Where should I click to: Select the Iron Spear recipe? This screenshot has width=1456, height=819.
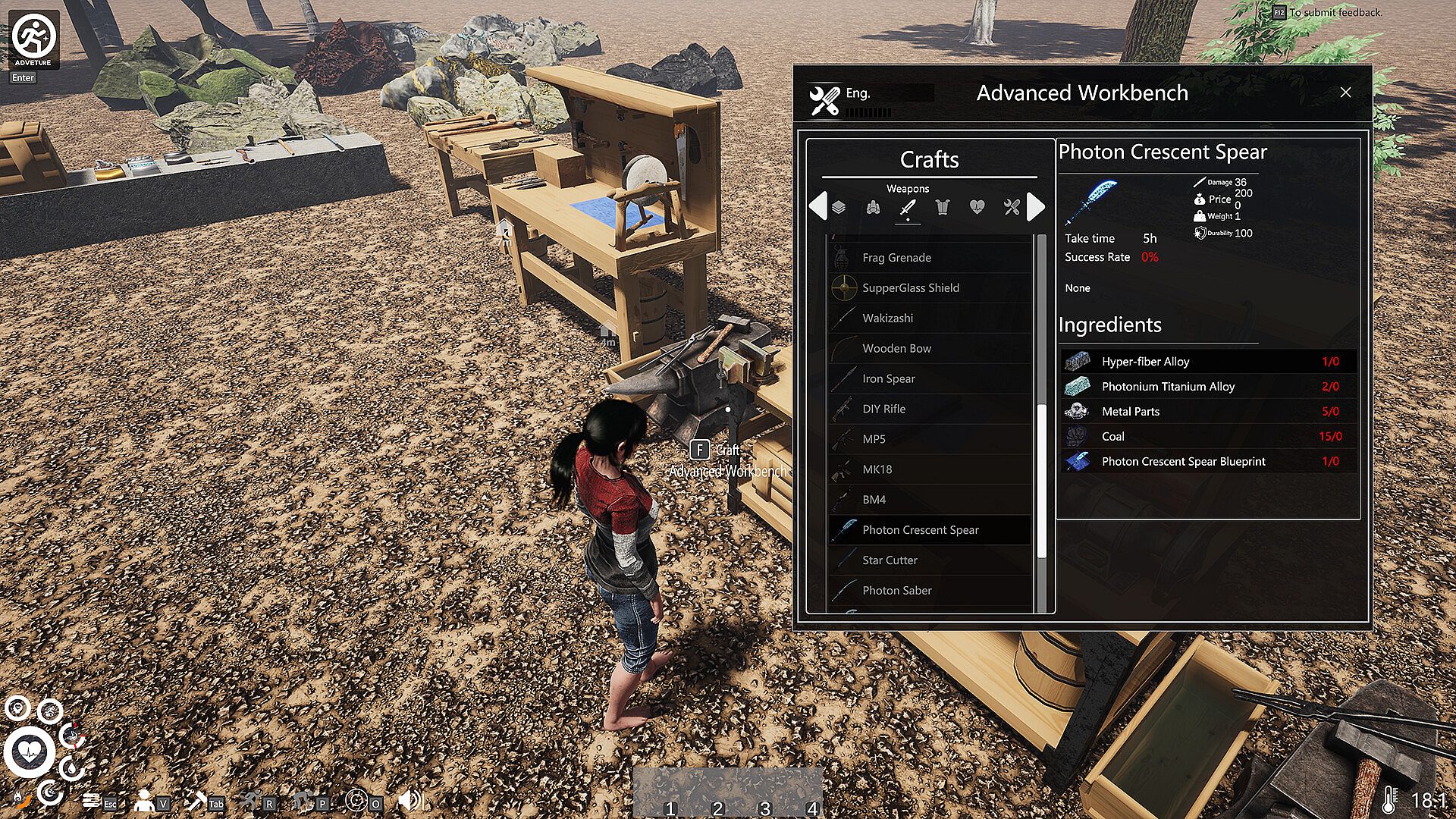click(x=888, y=379)
